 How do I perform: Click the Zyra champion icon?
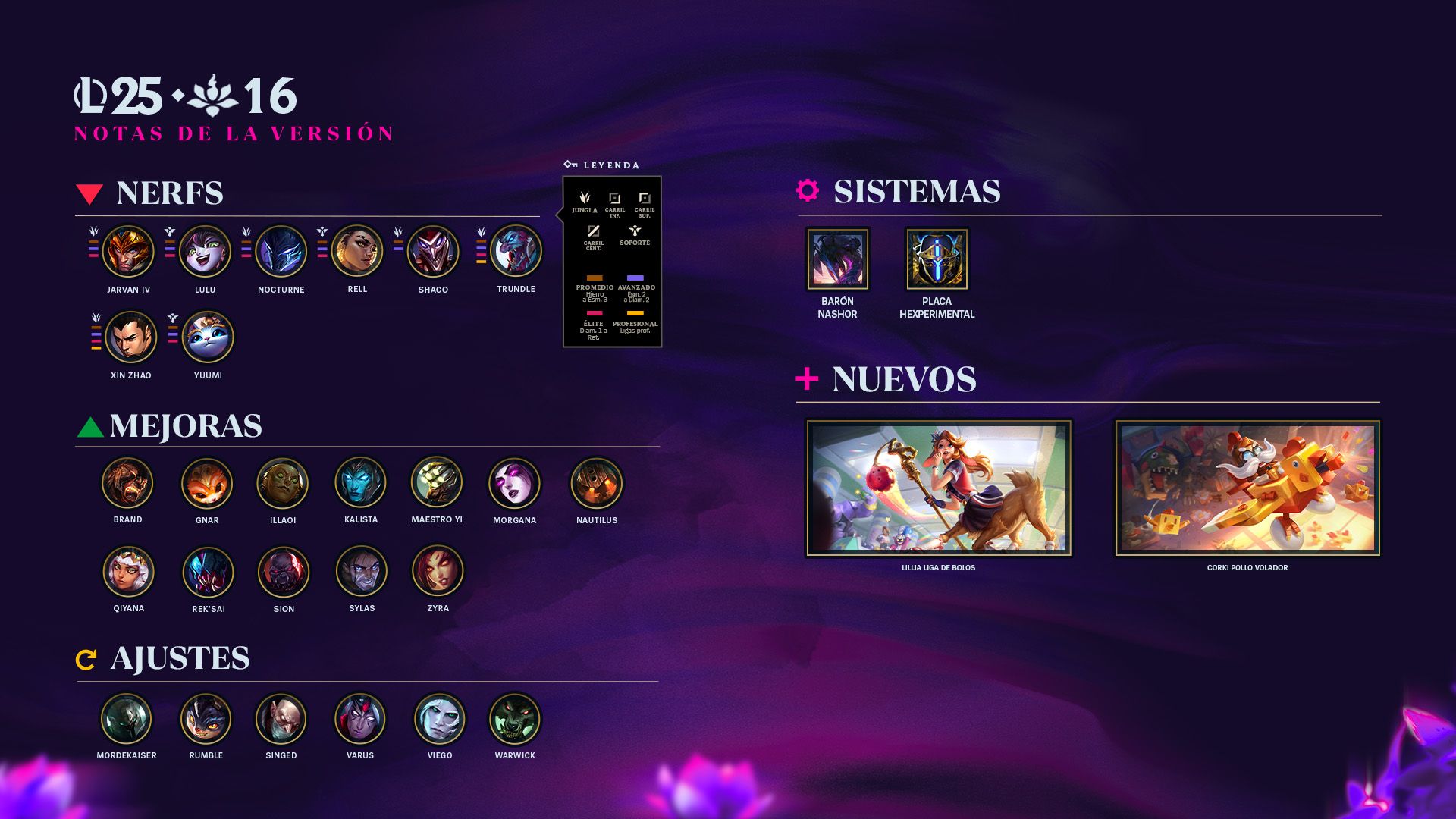coord(438,571)
